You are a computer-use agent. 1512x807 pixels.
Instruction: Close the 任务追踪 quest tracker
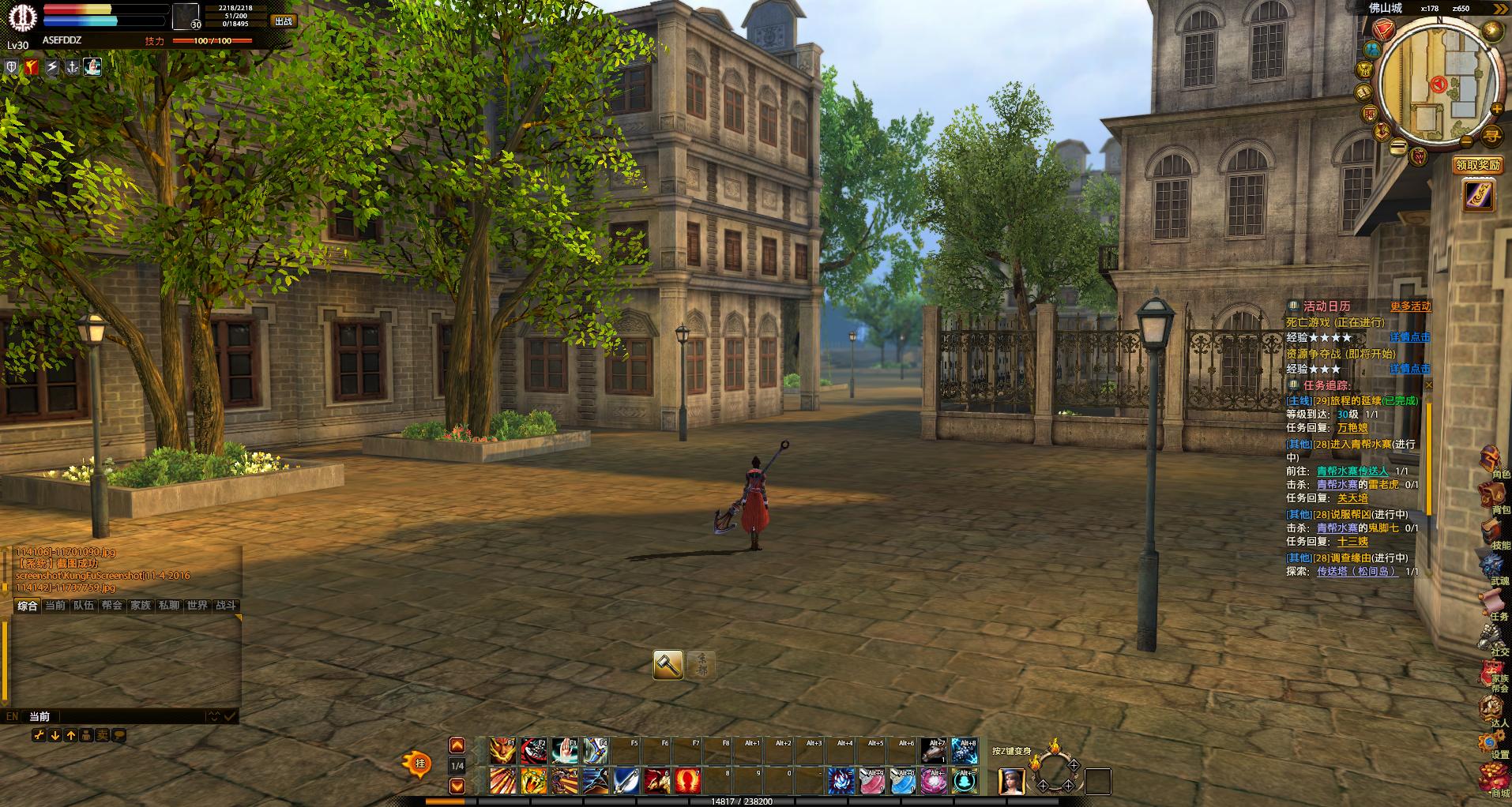point(1427,385)
